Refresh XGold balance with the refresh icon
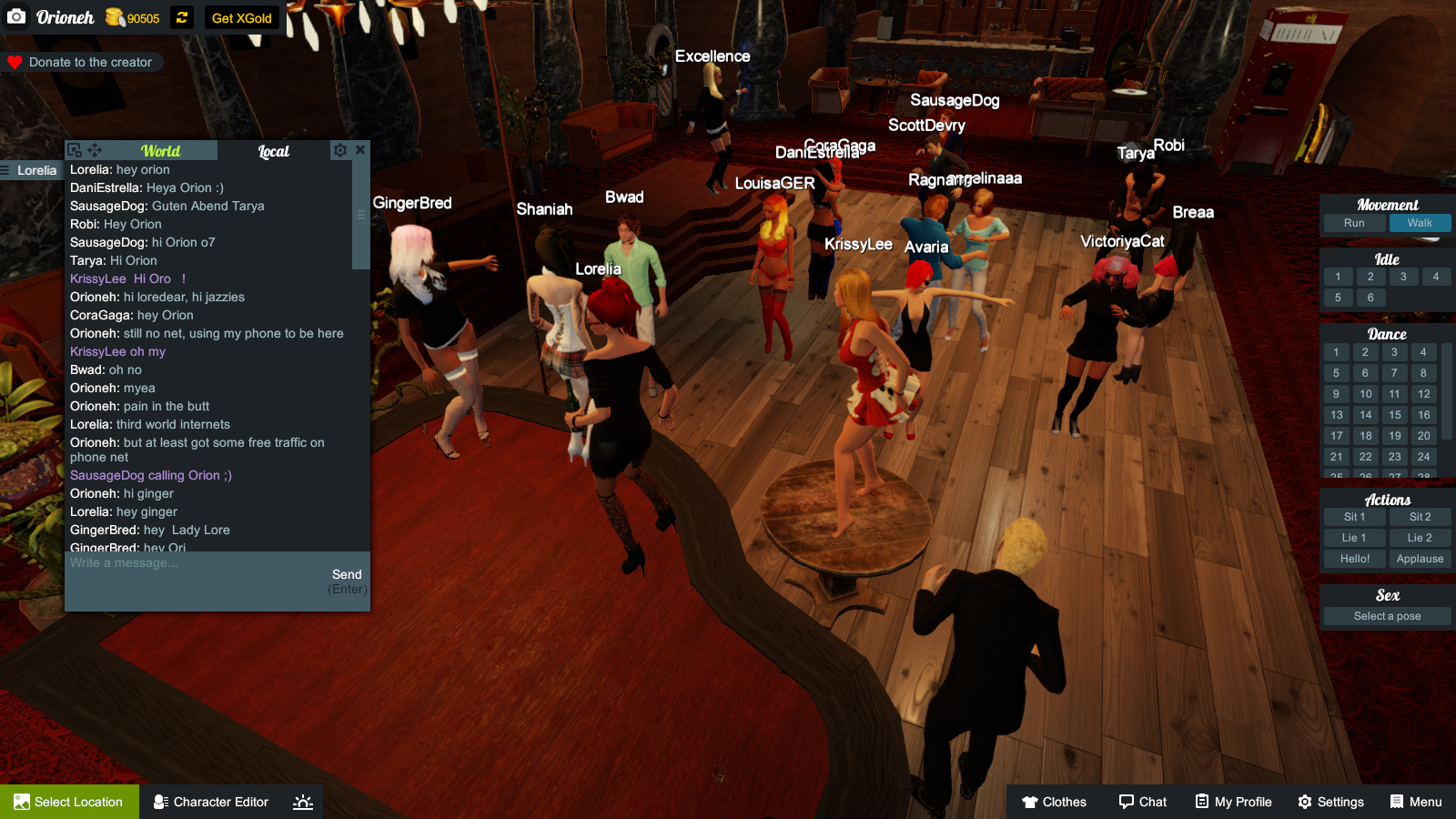The width and height of the screenshot is (1456, 819). (x=181, y=16)
